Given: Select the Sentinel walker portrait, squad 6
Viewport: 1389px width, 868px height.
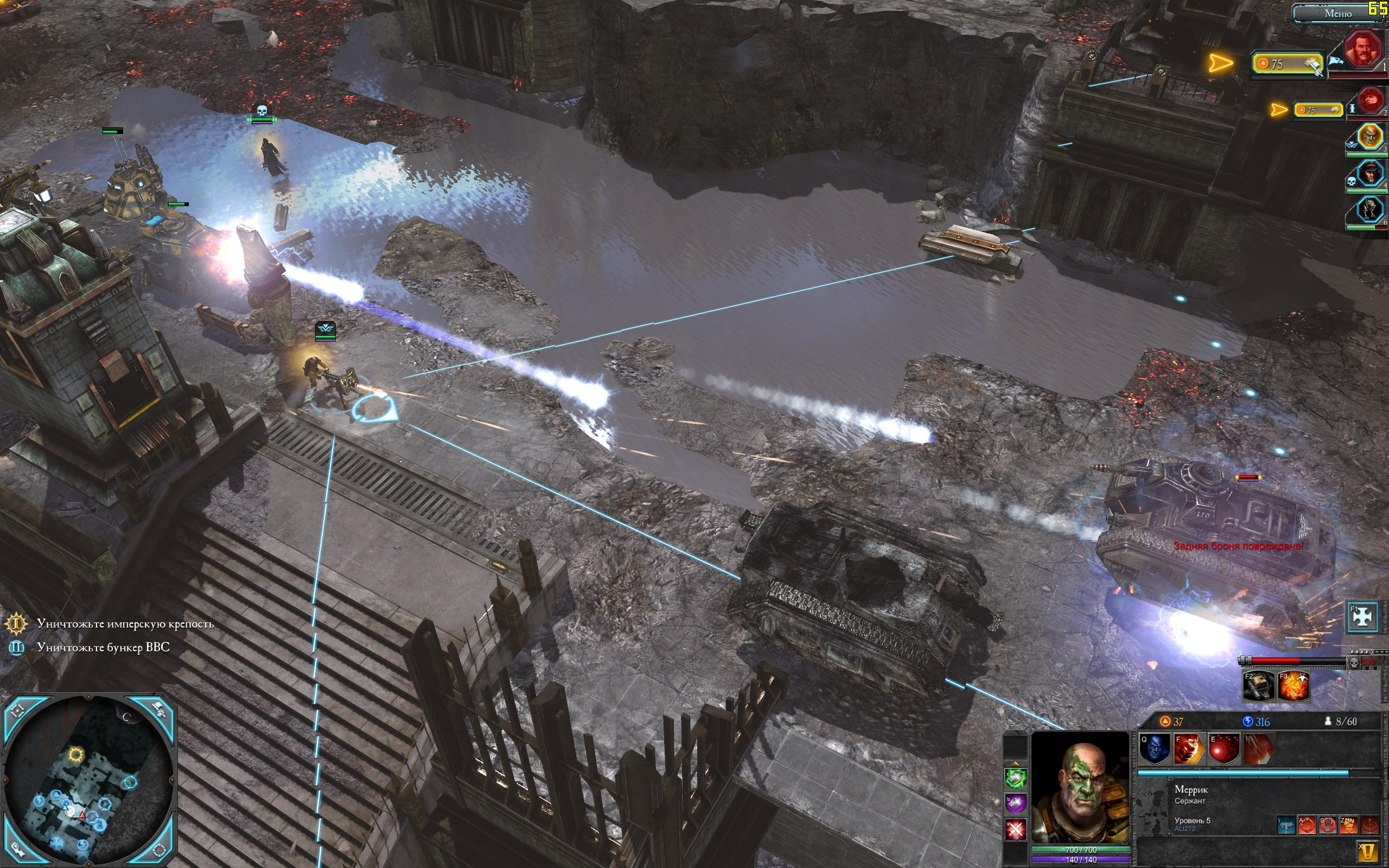Looking at the screenshot, I should (1370, 209).
